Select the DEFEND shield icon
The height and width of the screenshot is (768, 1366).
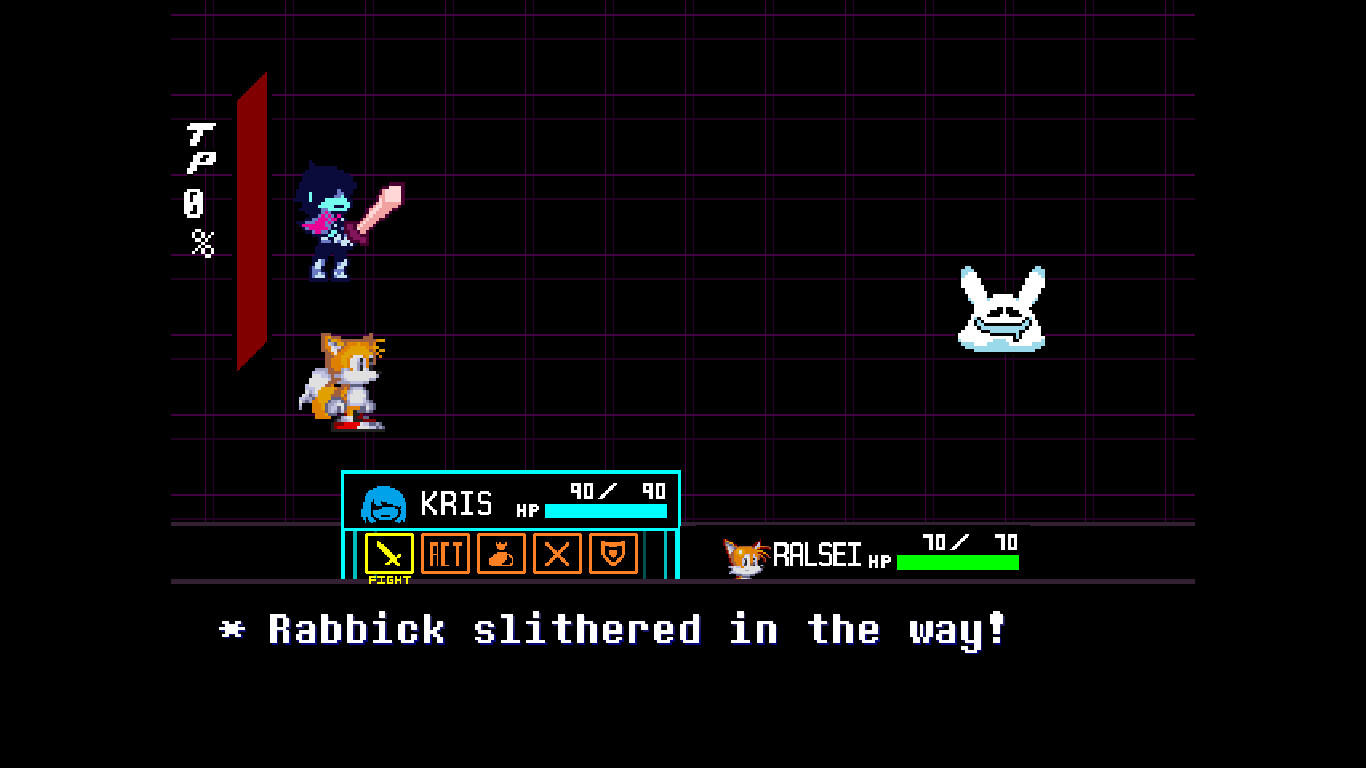(x=613, y=554)
